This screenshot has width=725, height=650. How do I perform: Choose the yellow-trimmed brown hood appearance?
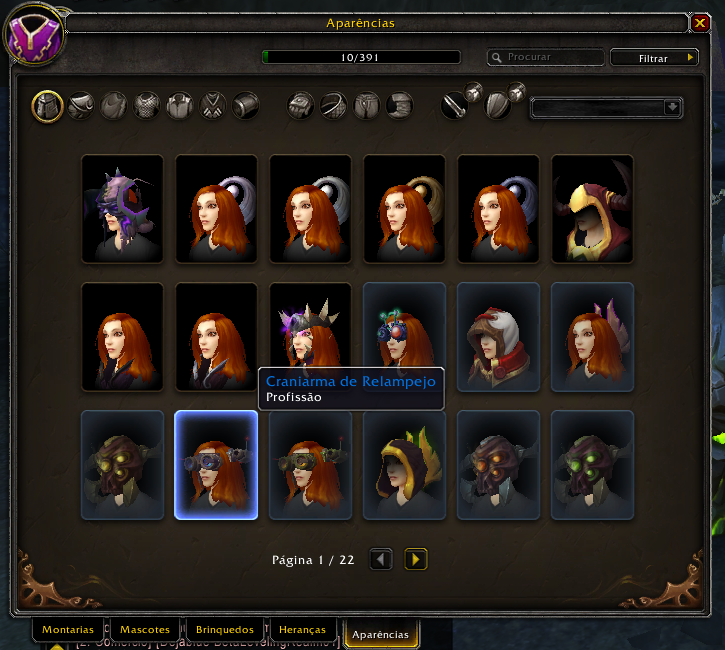tap(404, 465)
